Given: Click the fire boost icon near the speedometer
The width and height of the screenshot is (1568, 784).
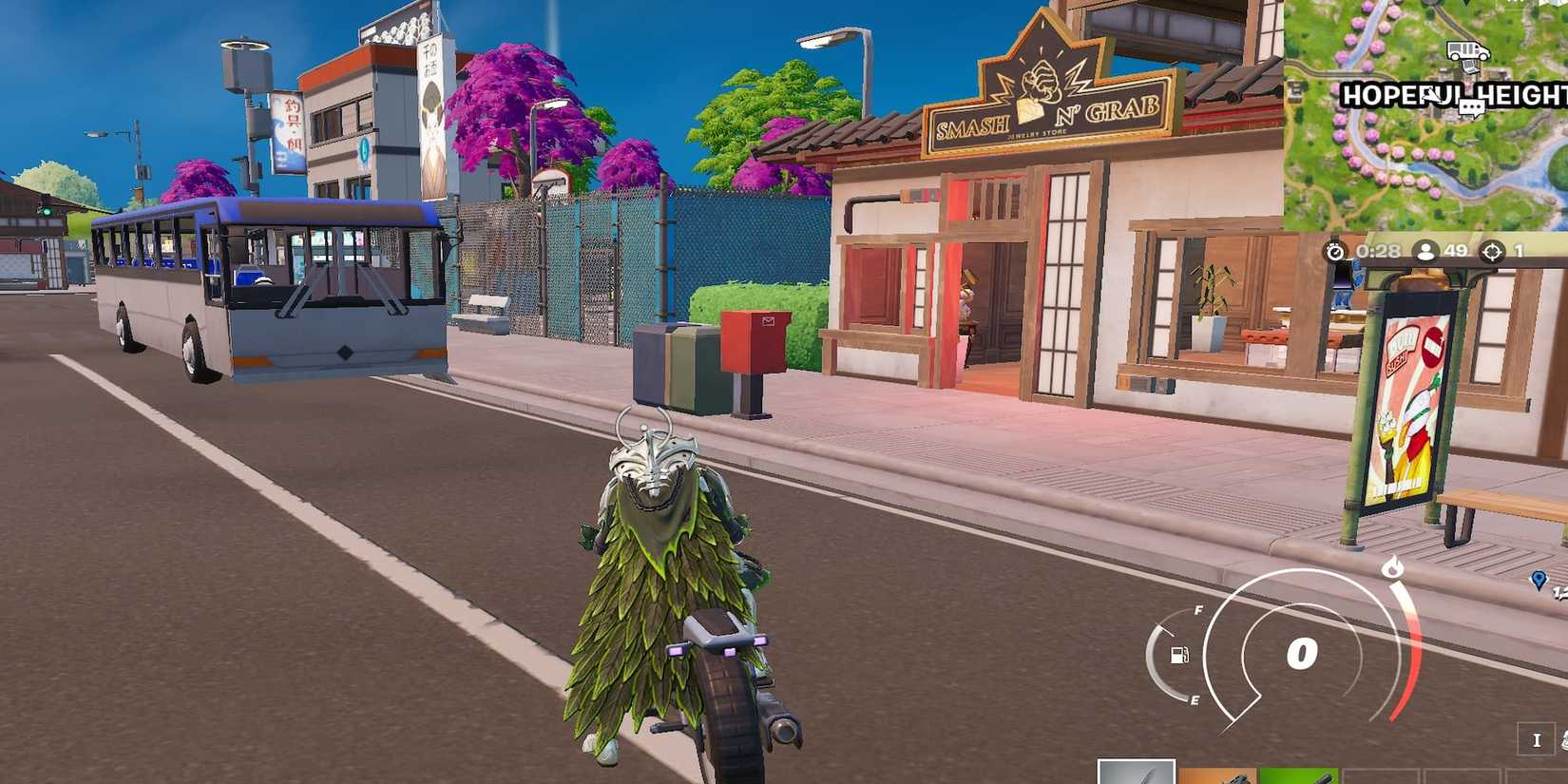Looking at the screenshot, I should click(1393, 567).
